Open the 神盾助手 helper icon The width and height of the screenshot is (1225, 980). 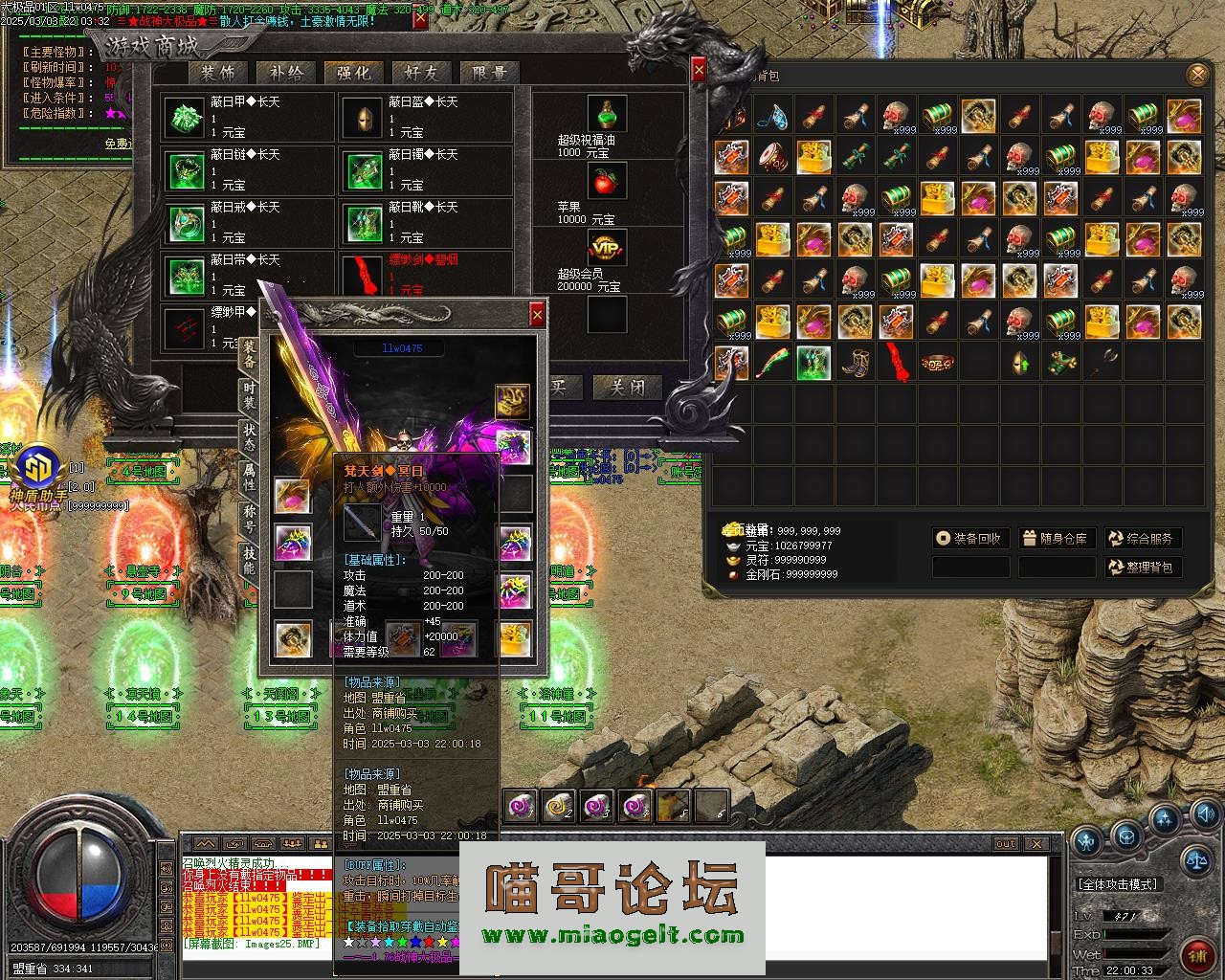pyautogui.click(x=40, y=467)
